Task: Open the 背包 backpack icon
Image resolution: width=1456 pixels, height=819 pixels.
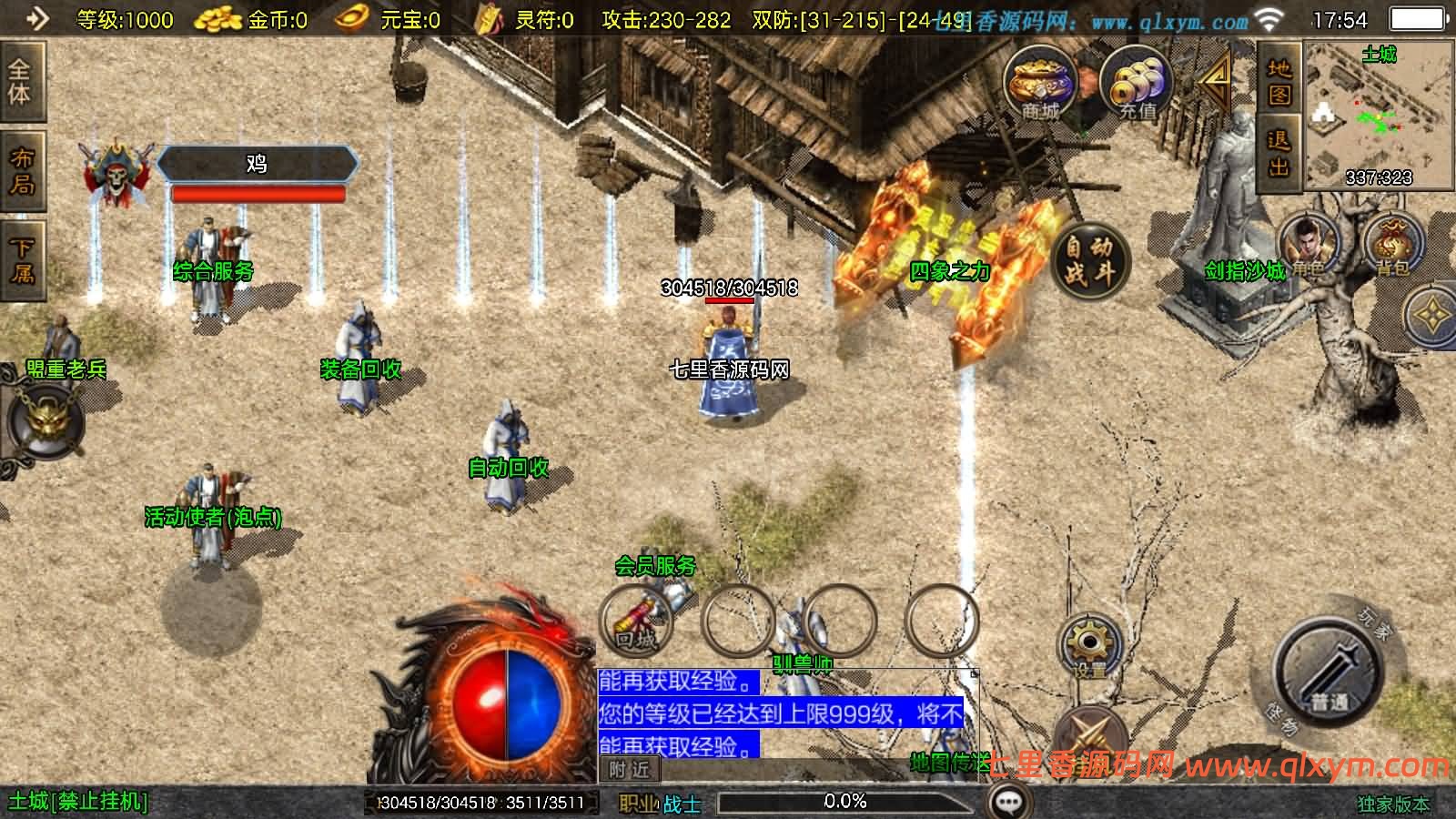Action: [1392, 246]
